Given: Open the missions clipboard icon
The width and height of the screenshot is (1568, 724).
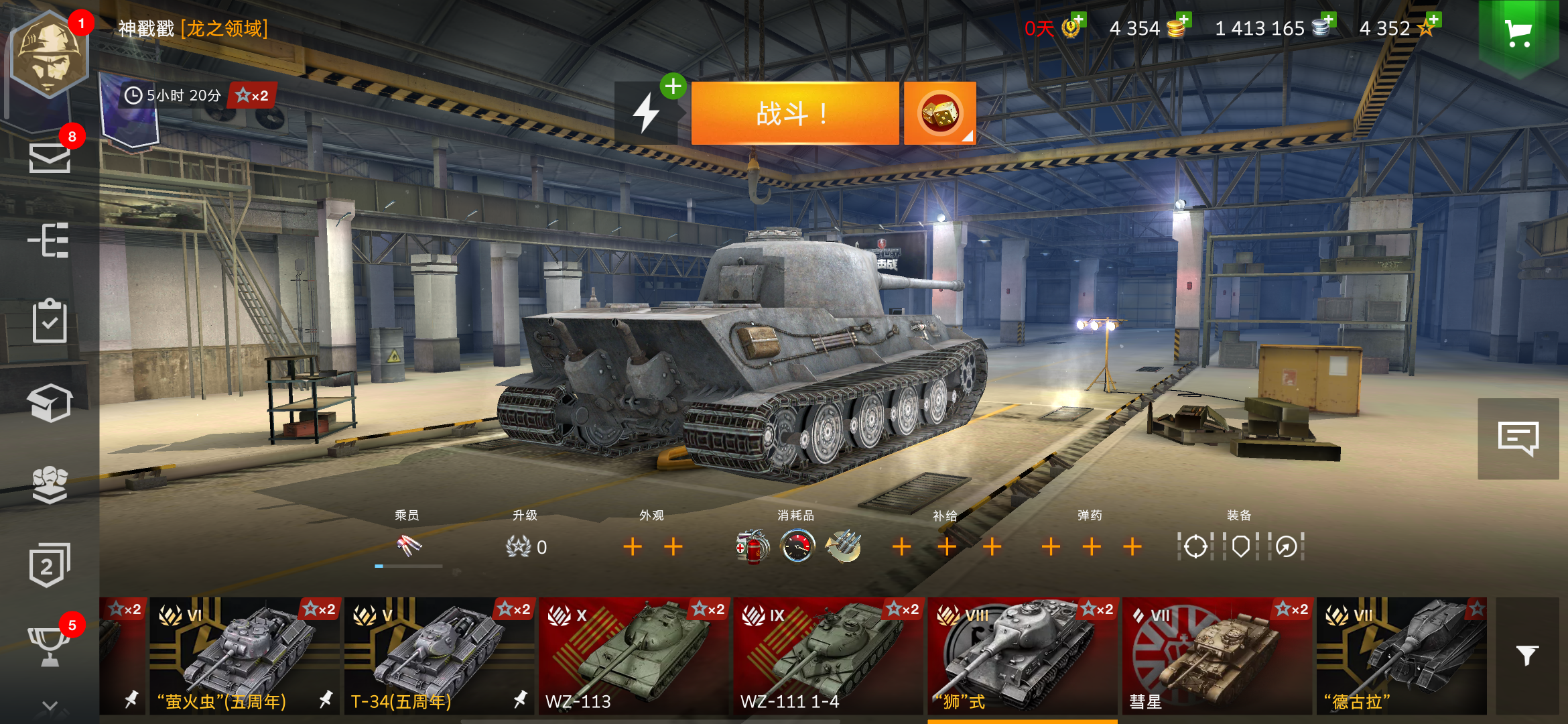Looking at the screenshot, I should [49, 320].
